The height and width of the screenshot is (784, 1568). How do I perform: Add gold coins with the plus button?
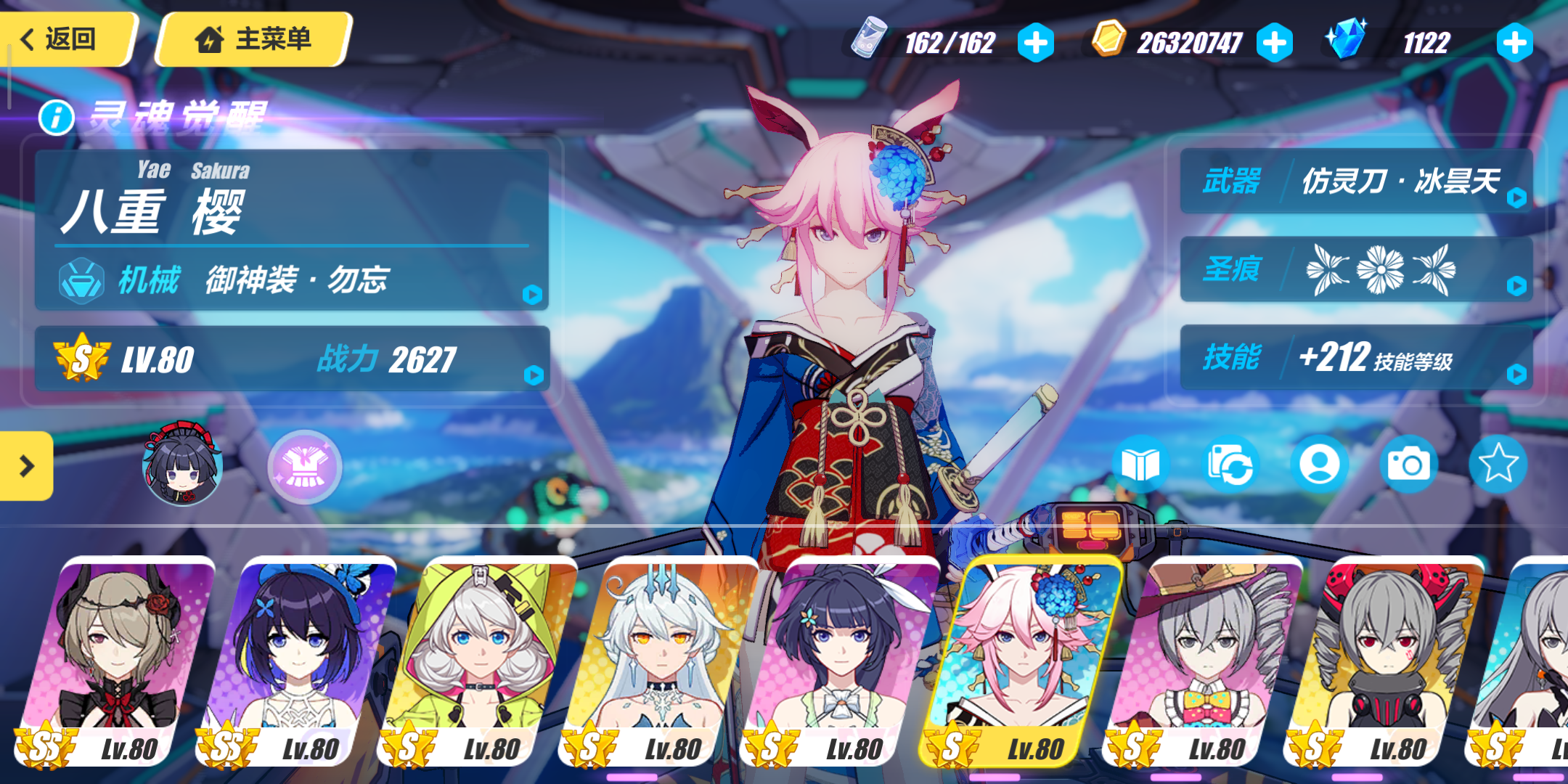coord(1275,43)
